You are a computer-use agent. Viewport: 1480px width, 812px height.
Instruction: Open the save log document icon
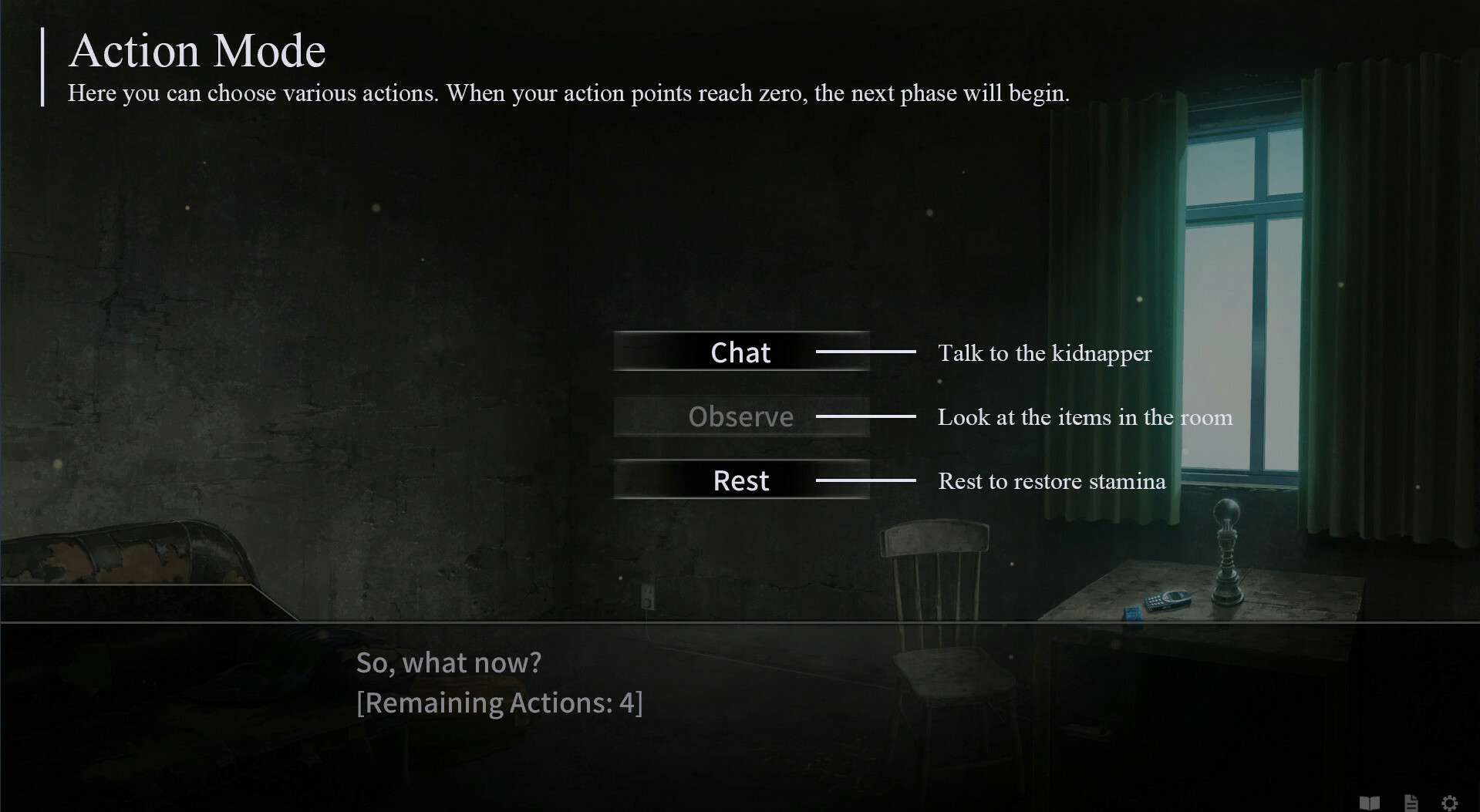tap(1411, 803)
